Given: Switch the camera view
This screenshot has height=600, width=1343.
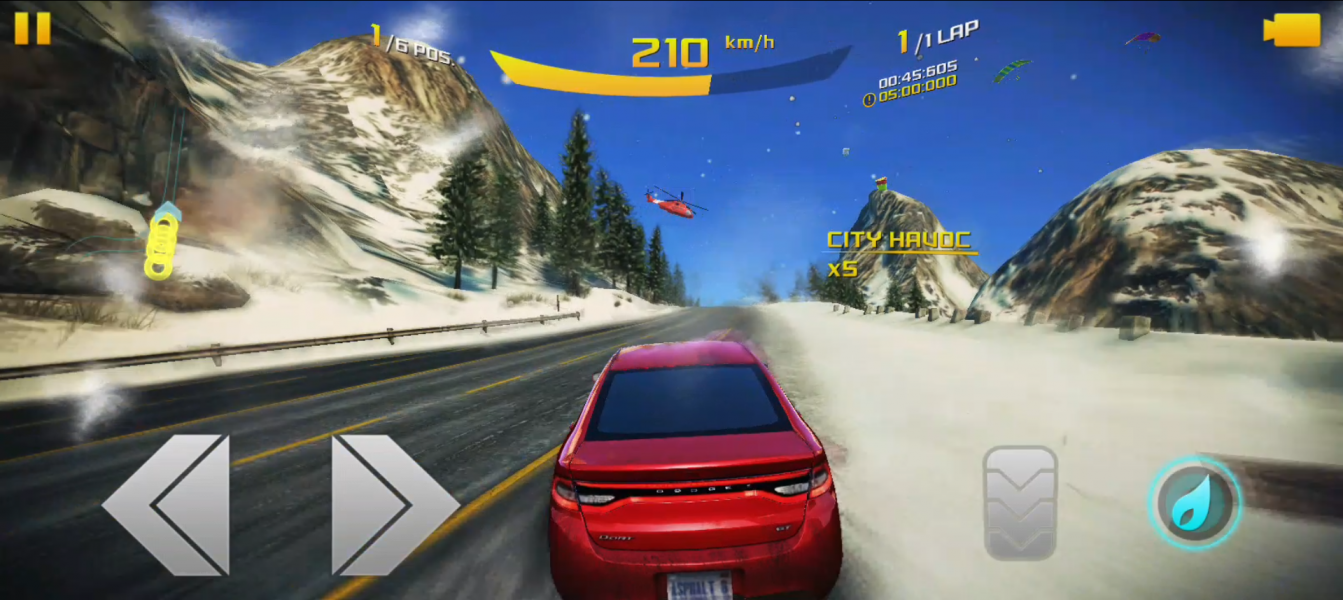Looking at the screenshot, I should coord(1292,29).
